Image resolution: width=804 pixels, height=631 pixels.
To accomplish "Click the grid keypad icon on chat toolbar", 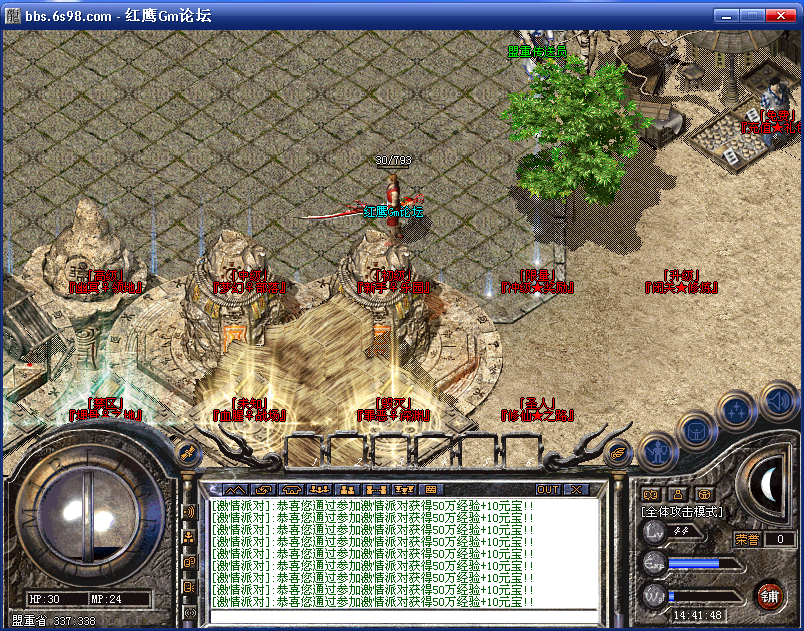I will [x=432, y=490].
